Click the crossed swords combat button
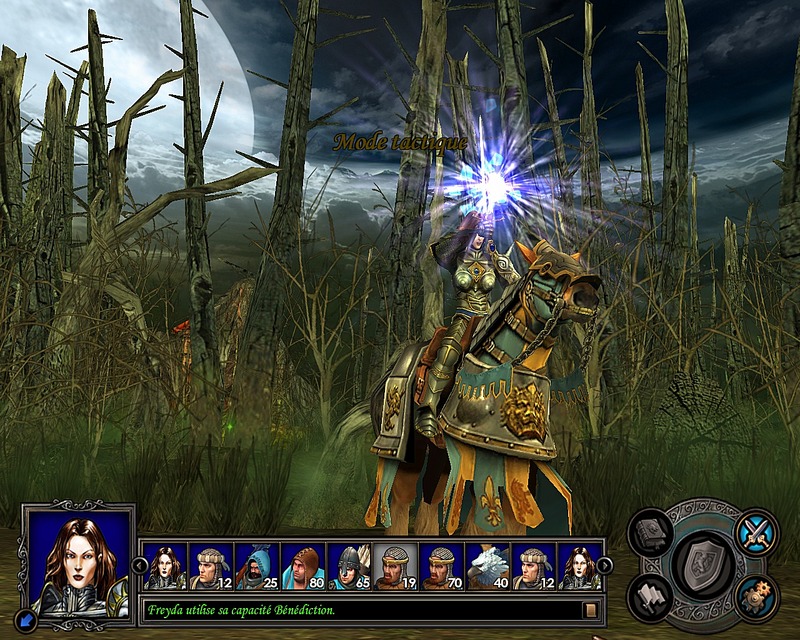 pyautogui.click(x=755, y=531)
